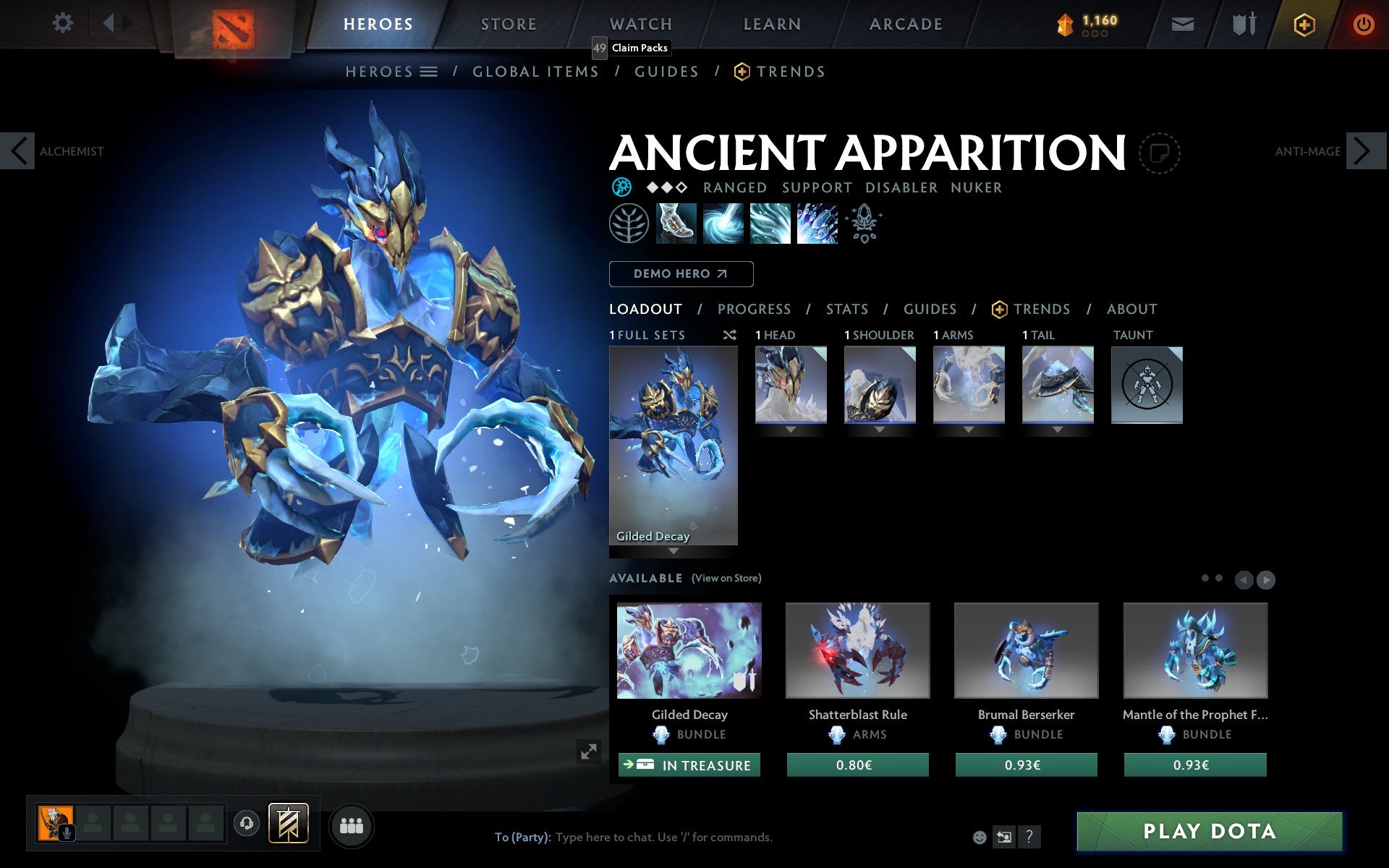Viewport: 1389px width, 868px height.
Task: Expand the Gilded Decay full set options
Action: click(x=674, y=550)
